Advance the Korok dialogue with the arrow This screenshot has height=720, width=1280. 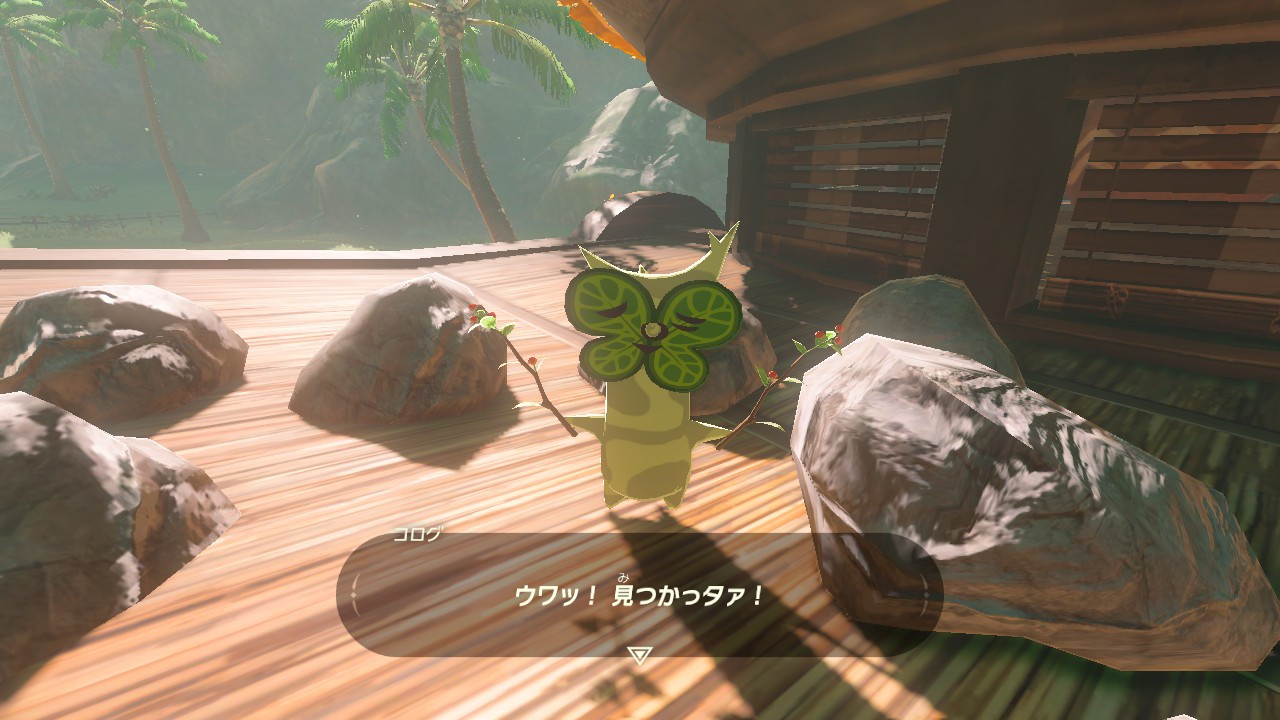pos(639,655)
